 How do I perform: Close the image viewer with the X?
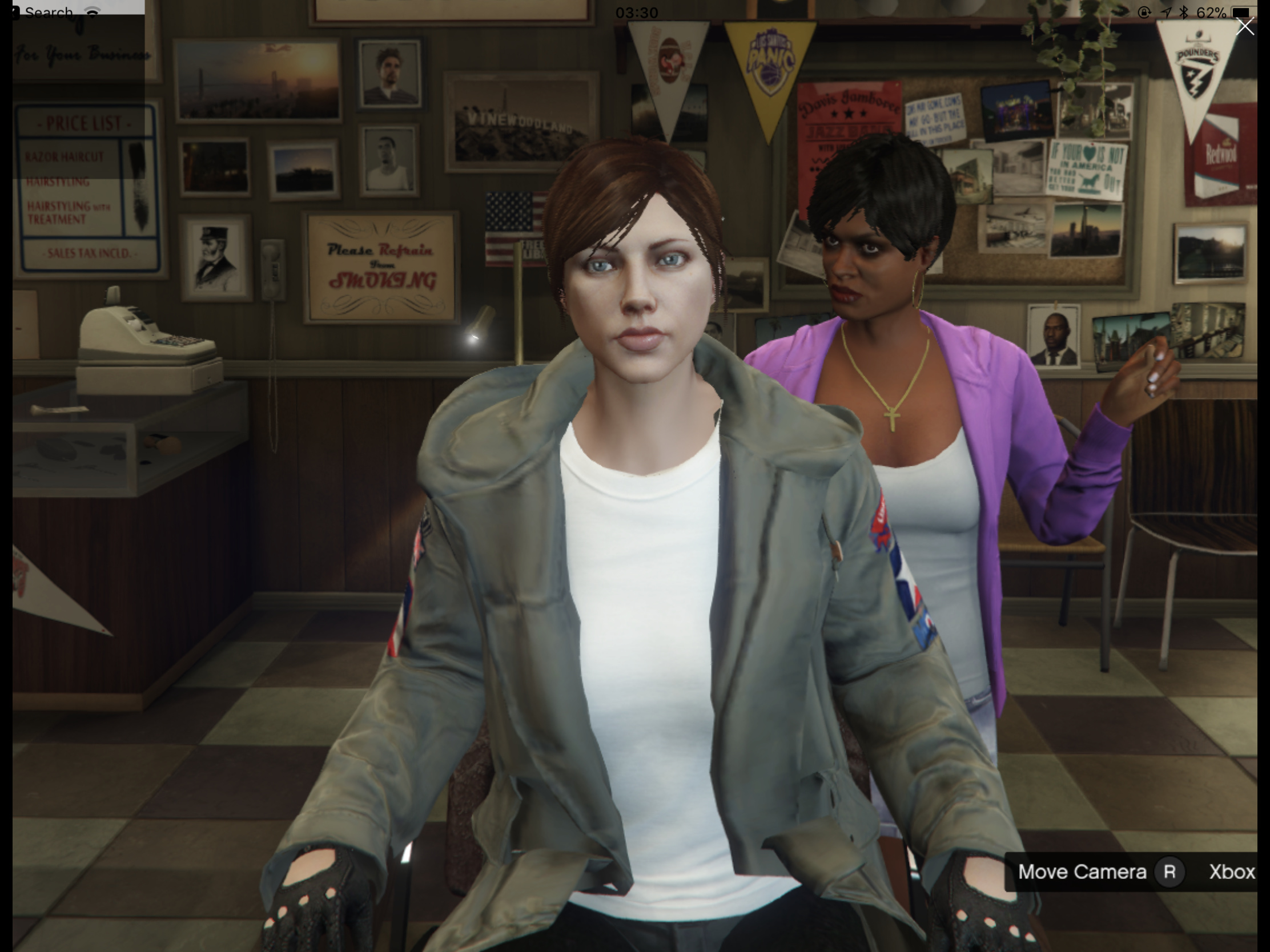click(x=1245, y=27)
